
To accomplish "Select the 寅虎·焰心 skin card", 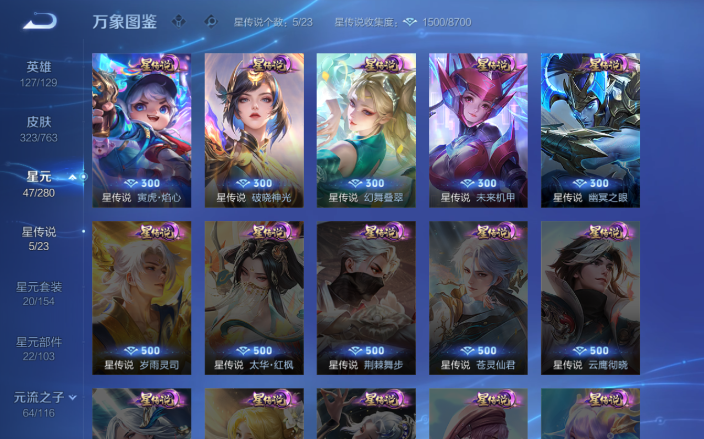I will pos(141,129).
